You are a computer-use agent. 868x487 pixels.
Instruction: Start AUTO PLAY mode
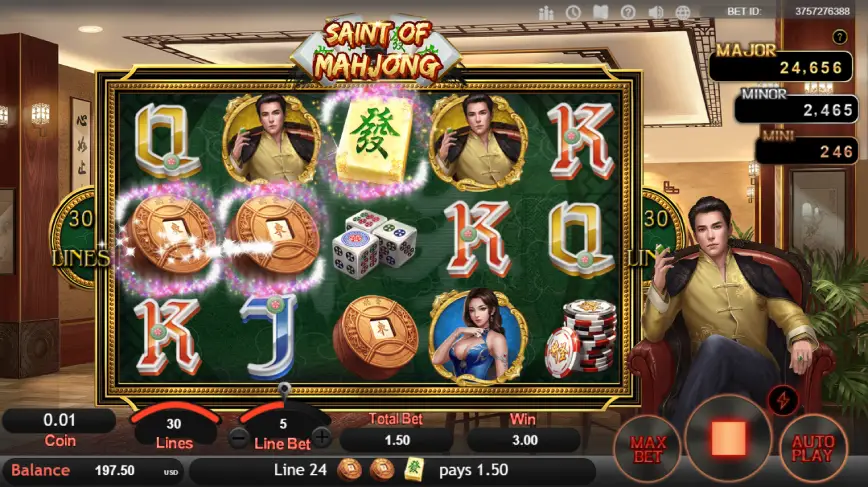pos(813,448)
